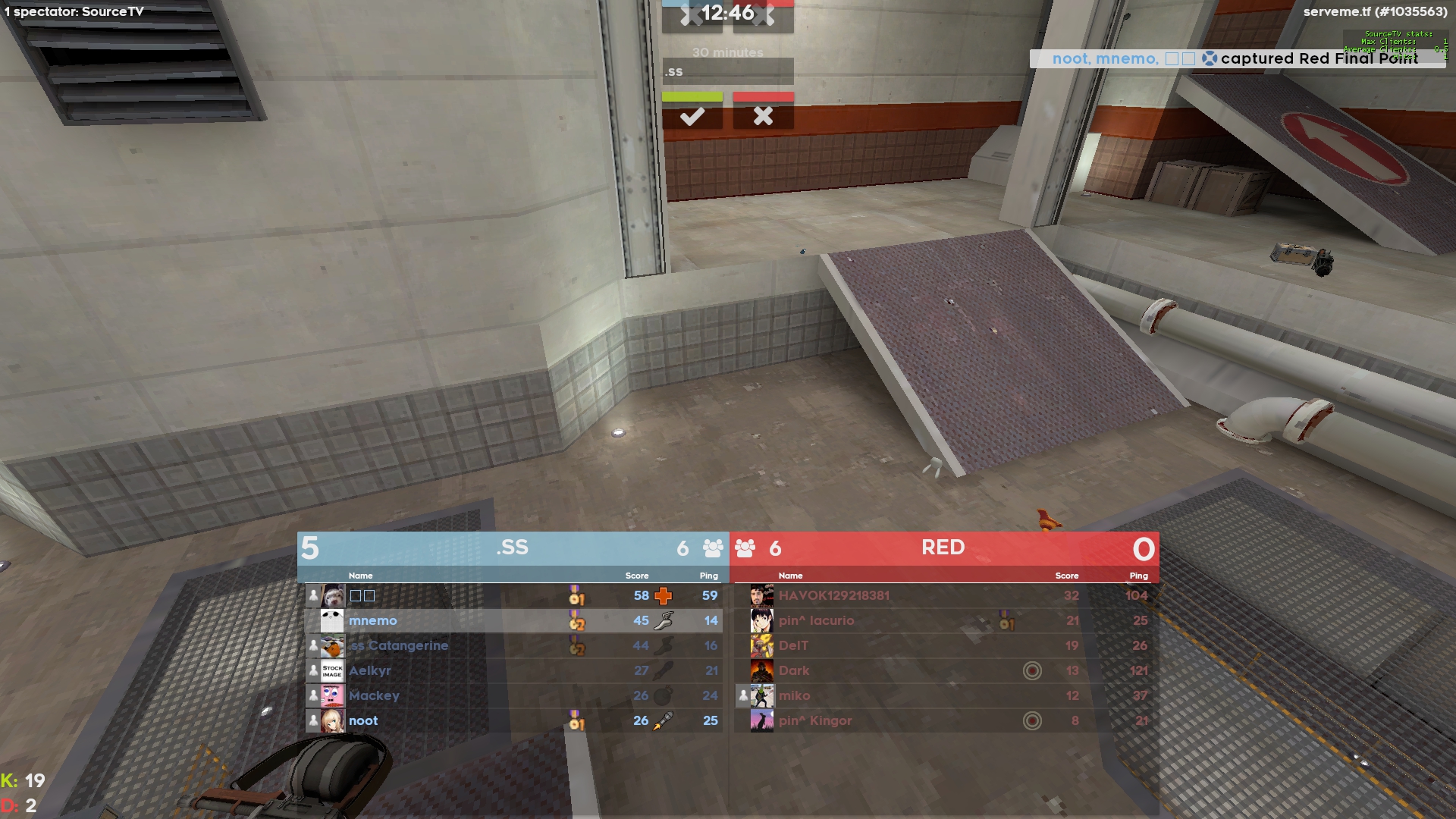Image resolution: width=1456 pixels, height=819 pixels.
Task: Vote yes with the green checkmark
Action: 692,116
